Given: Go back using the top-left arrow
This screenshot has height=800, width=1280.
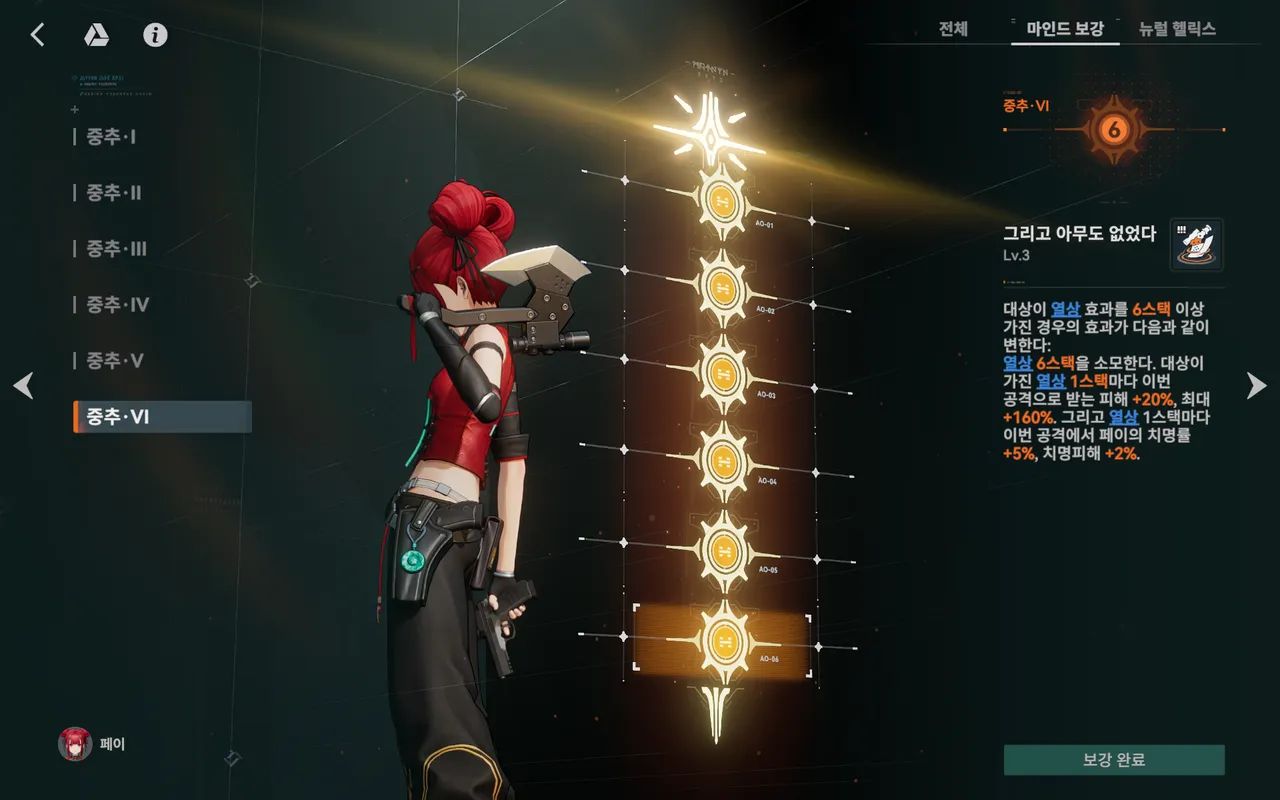Looking at the screenshot, I should tap(37, 35).
